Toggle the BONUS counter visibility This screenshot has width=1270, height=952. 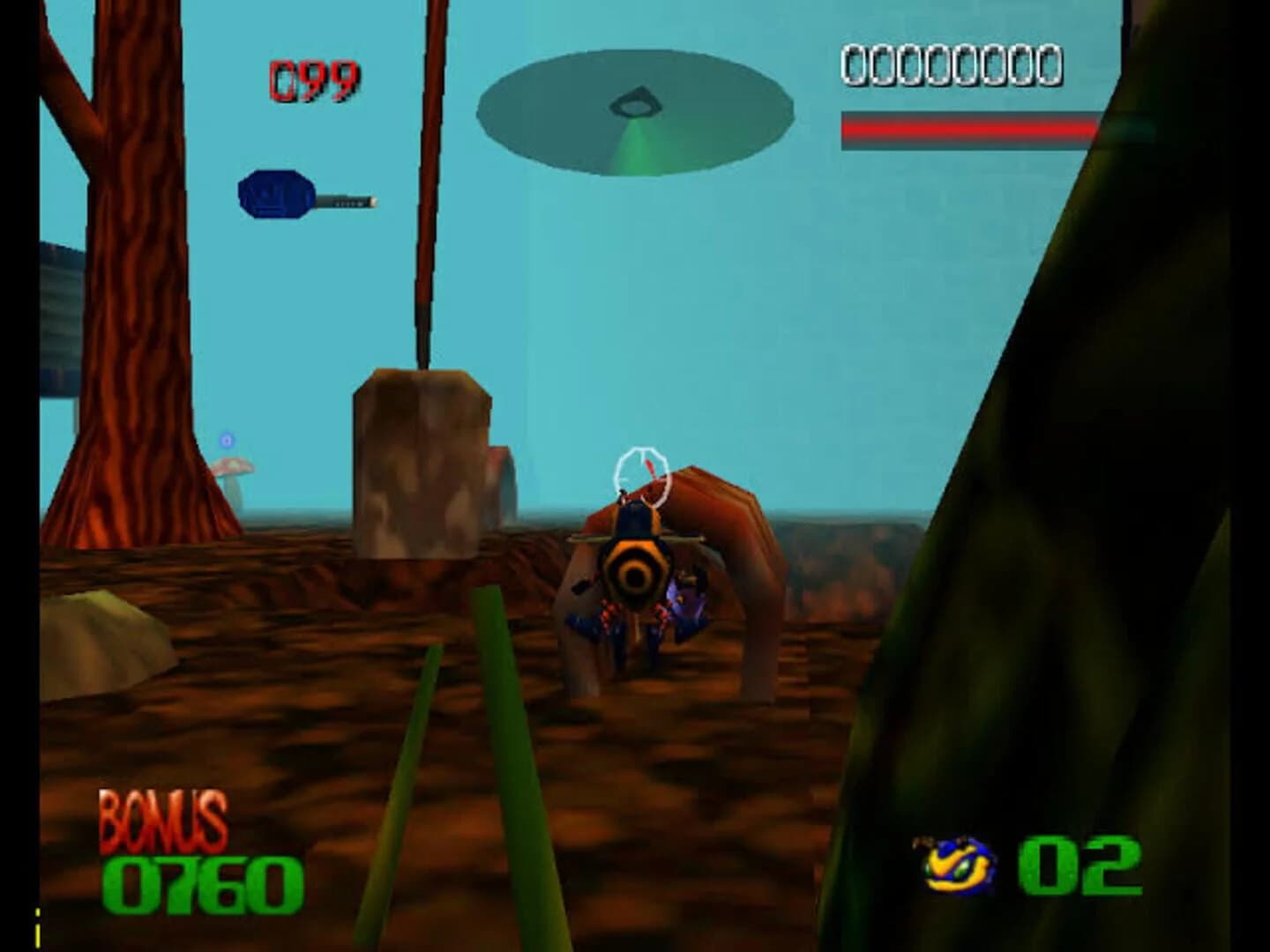pyautogui.click(x=163, y=820)
